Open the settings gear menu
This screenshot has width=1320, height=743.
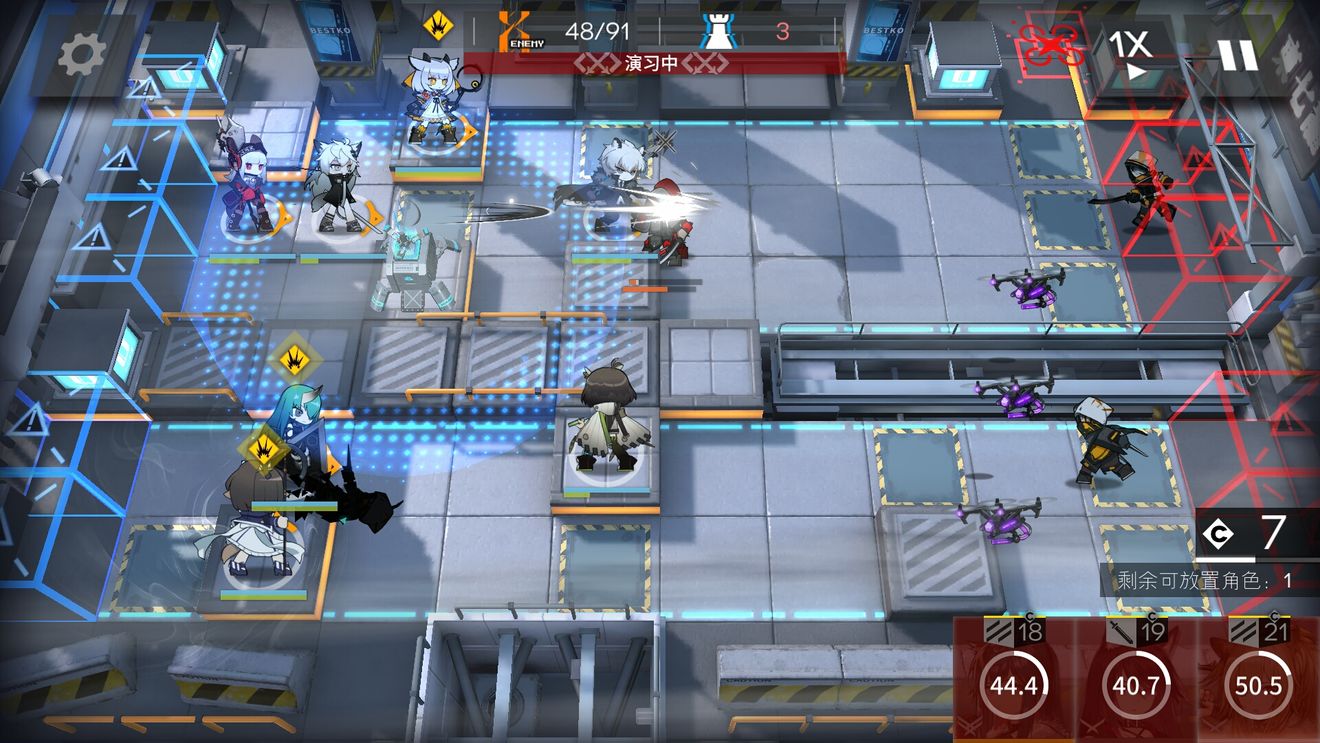(81, 56)
